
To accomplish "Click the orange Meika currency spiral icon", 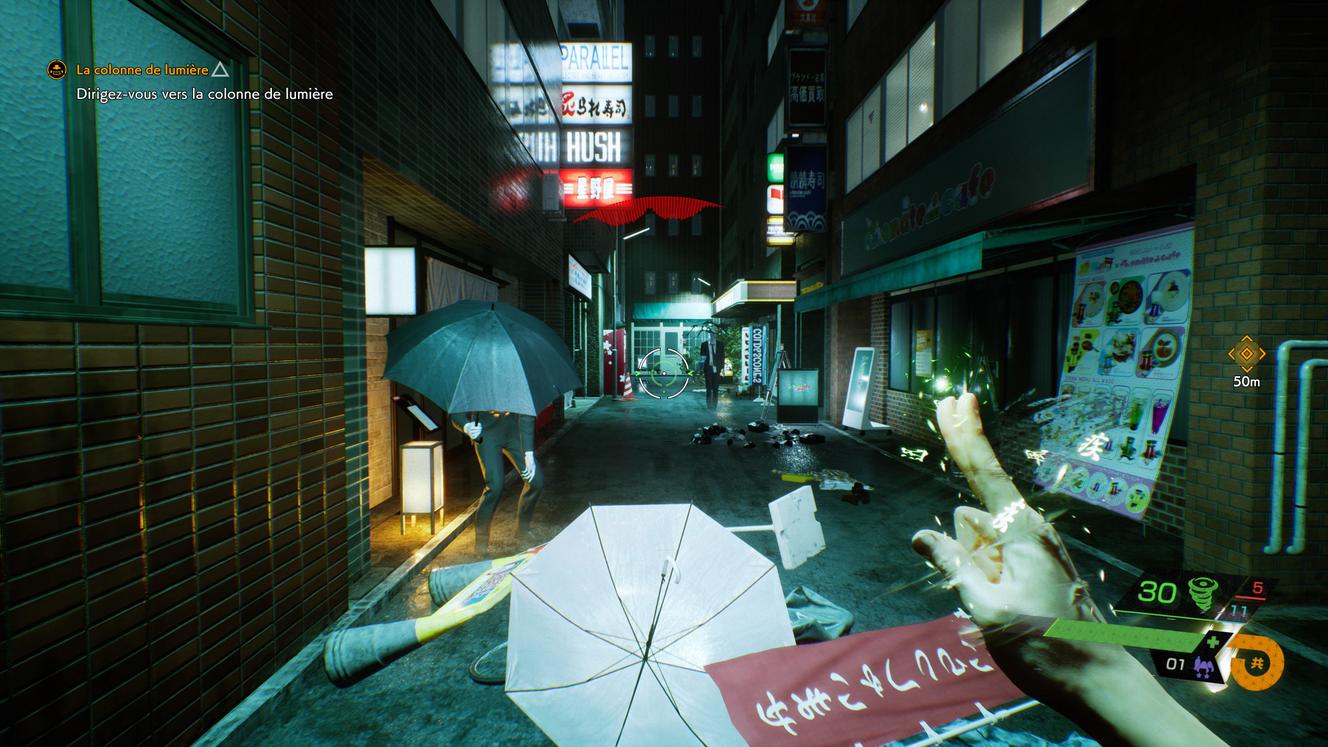I will click(x=1255, y=663).
